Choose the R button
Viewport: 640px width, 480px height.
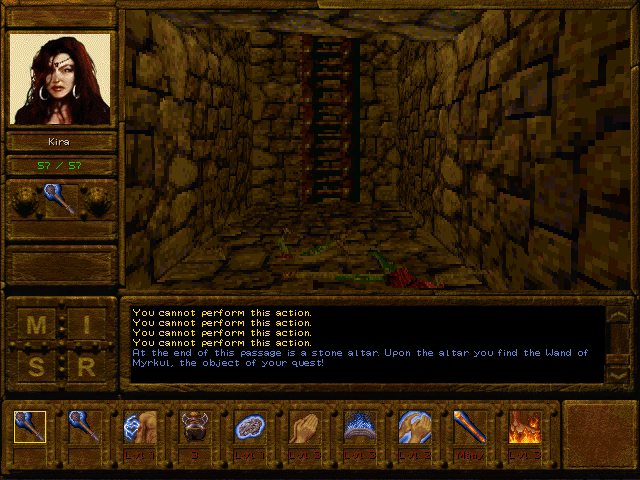click(87, 367)
